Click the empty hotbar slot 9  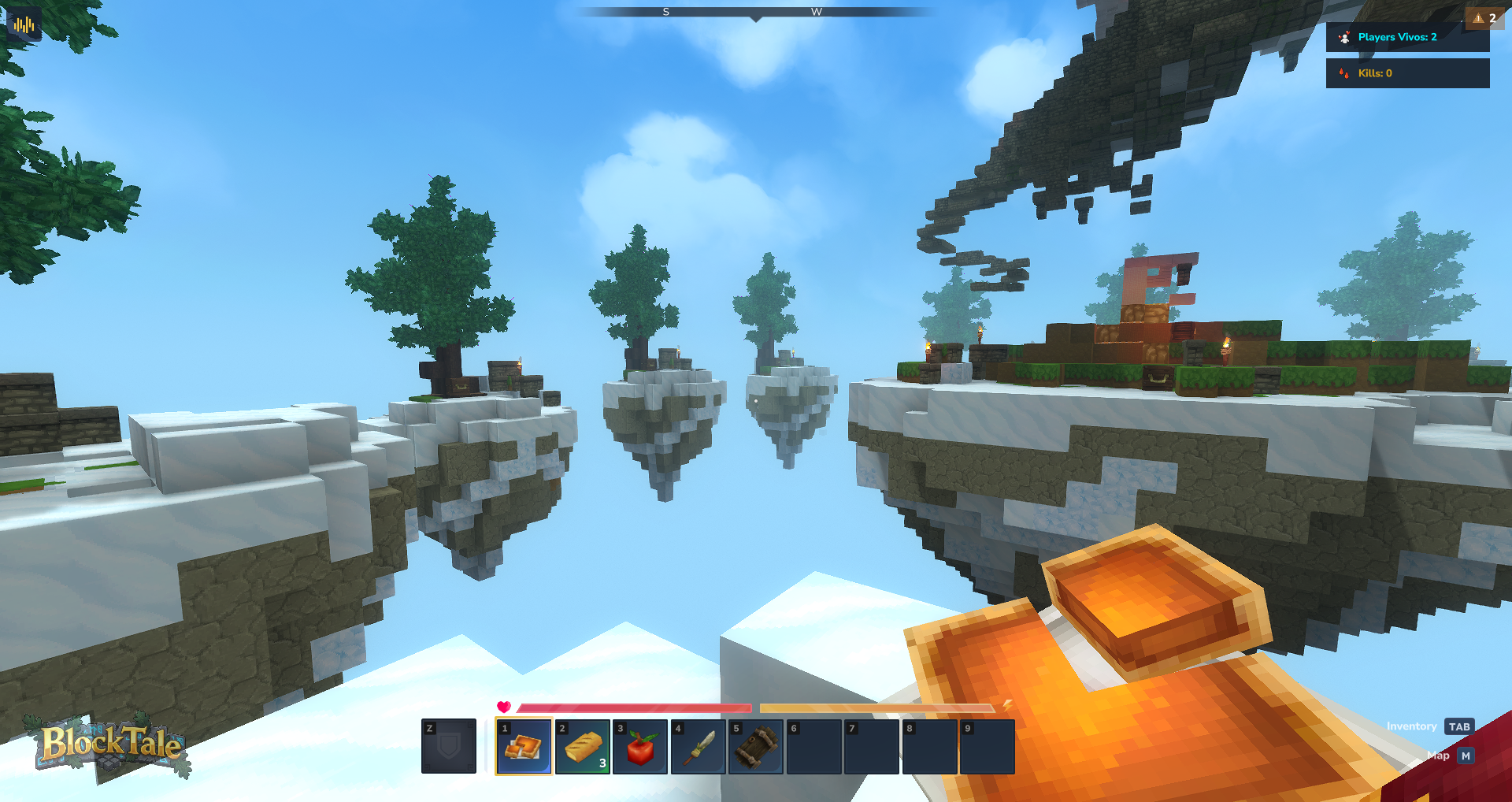click(x=987, y=746)
